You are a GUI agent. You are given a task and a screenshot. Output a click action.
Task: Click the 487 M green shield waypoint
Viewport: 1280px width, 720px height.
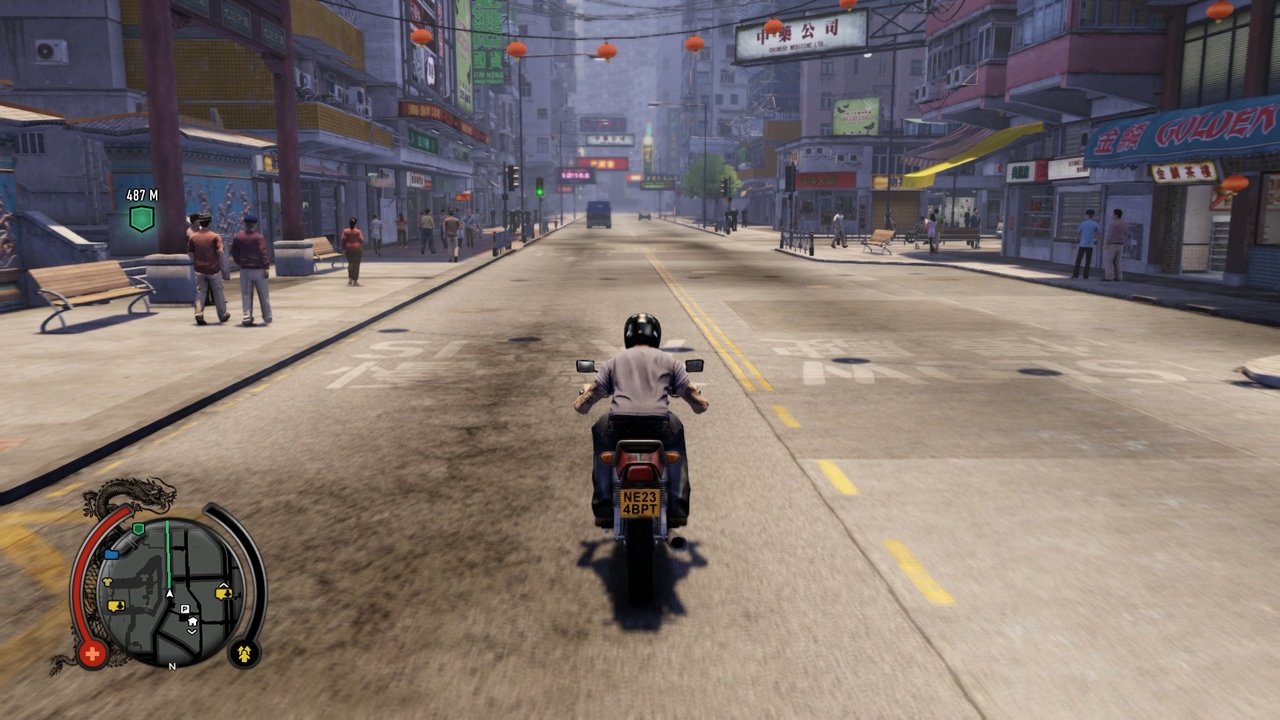[x=142, y=218]
